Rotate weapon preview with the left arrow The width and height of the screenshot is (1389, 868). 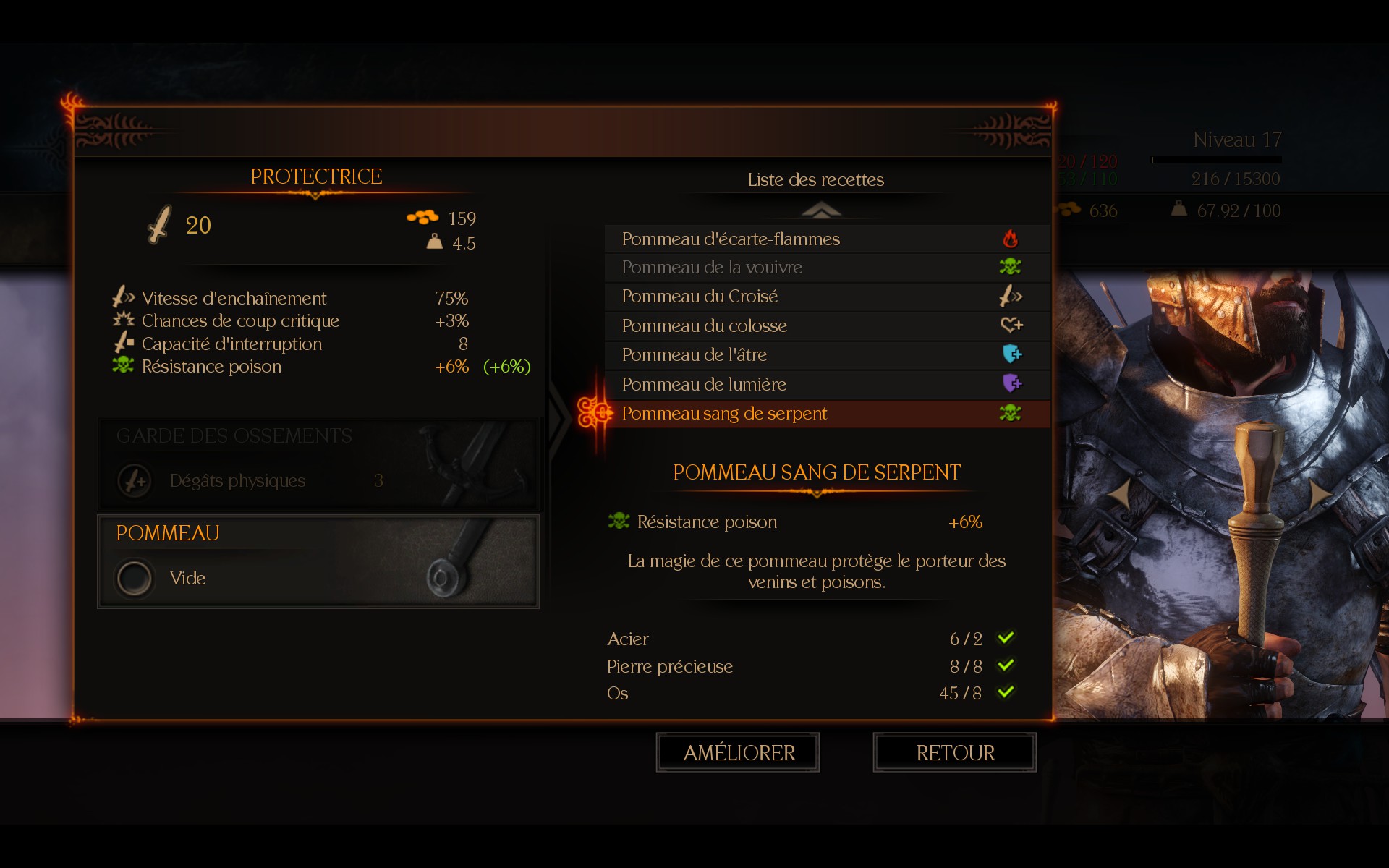[1119, 495]
